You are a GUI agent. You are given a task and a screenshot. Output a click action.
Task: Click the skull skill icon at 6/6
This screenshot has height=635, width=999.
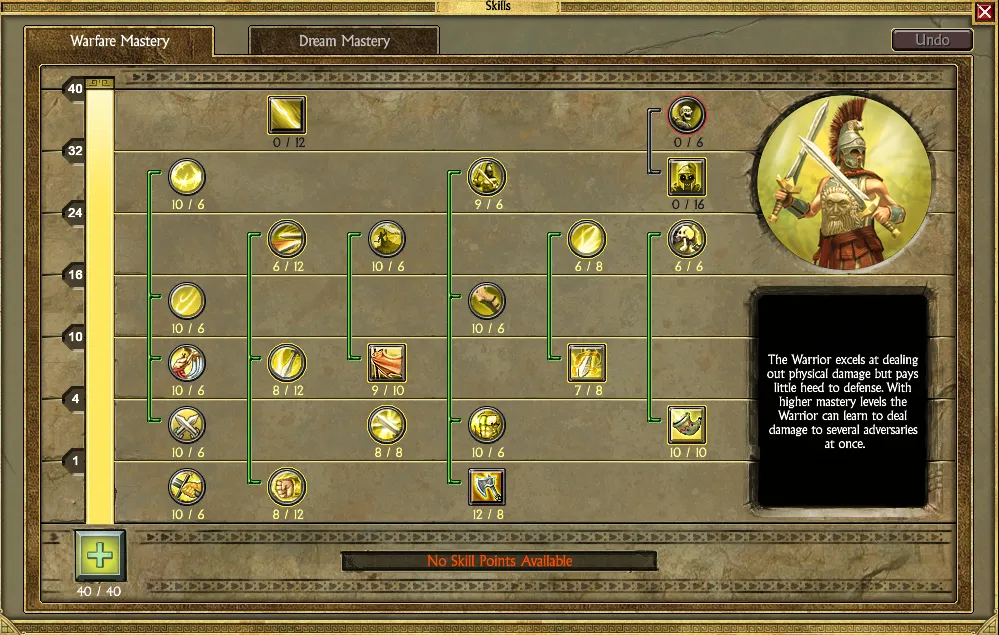pos(687,239)
